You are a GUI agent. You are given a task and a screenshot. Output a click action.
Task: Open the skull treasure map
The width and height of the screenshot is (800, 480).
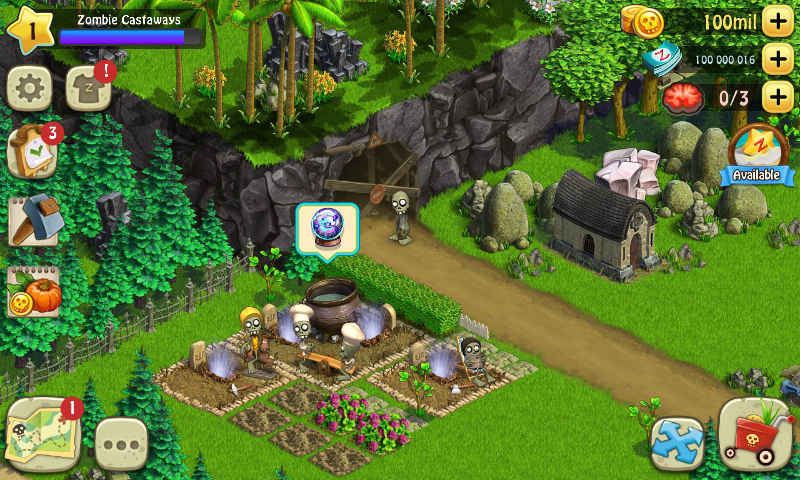point(42,434)
